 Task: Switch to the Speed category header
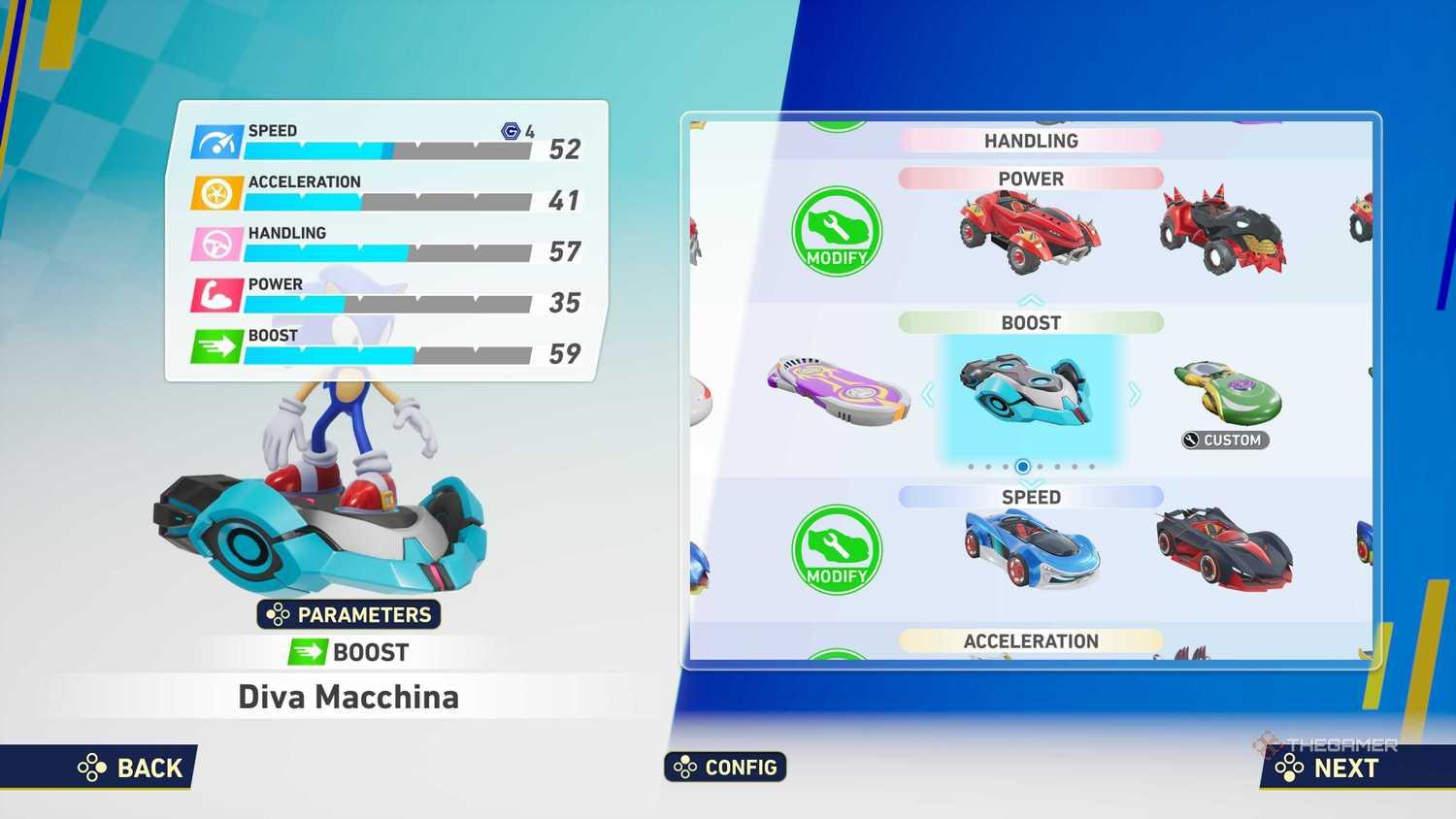(1030, 497)
